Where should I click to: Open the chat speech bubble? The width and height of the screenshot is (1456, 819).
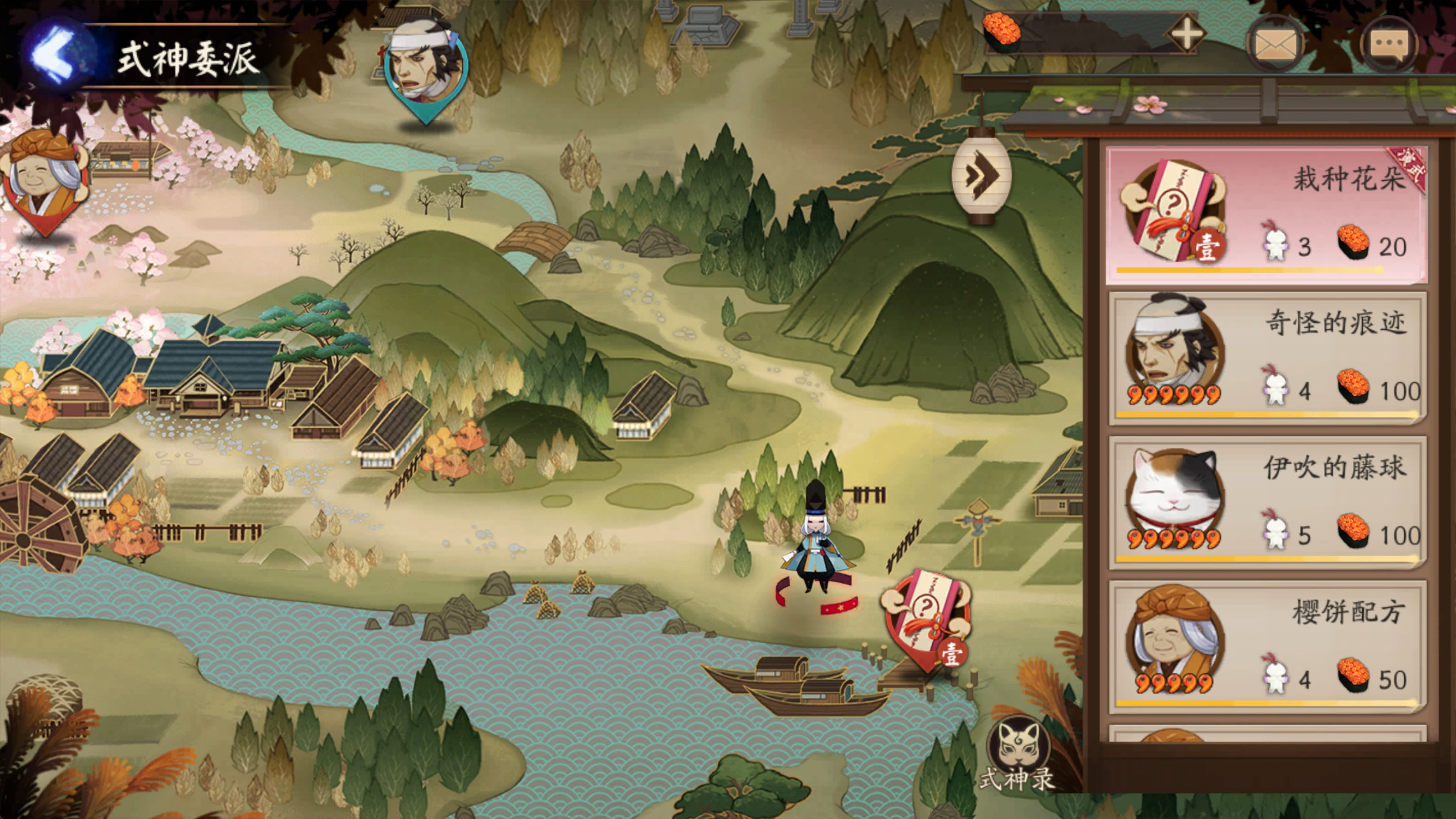click(x=1391, y=43)
